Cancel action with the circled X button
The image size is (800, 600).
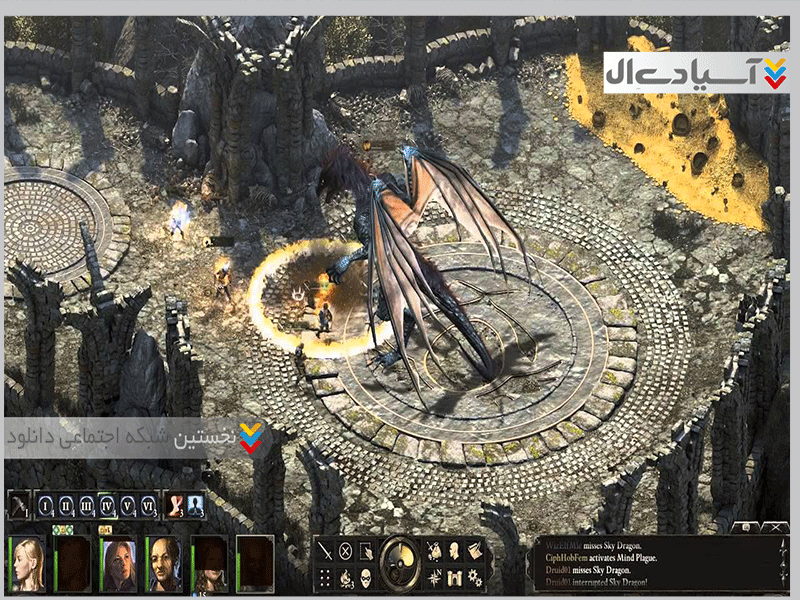tap(346, 550)
